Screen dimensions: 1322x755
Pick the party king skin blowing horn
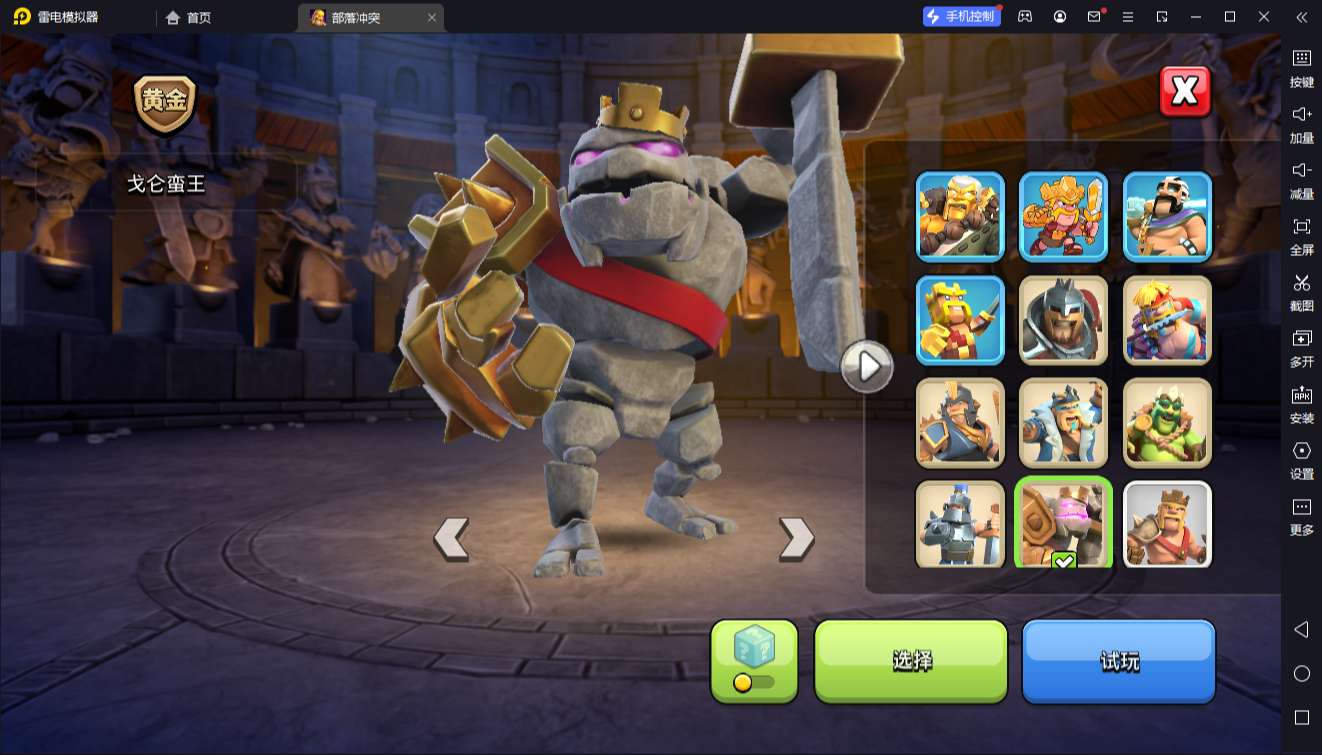[1167, 319]
